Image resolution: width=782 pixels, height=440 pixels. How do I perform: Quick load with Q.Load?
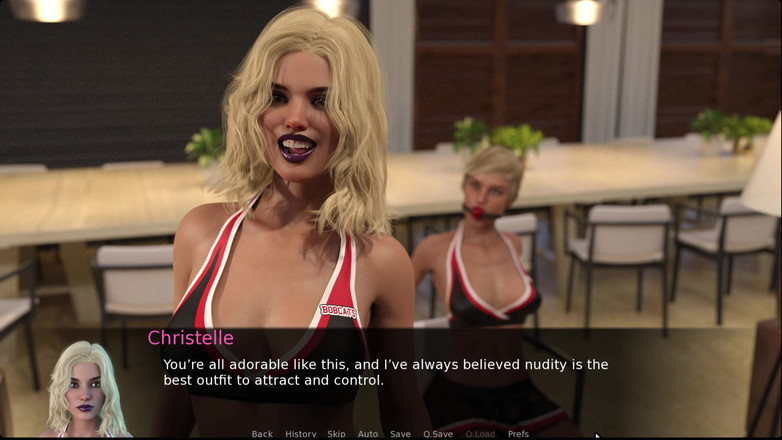tap(480, 434)
